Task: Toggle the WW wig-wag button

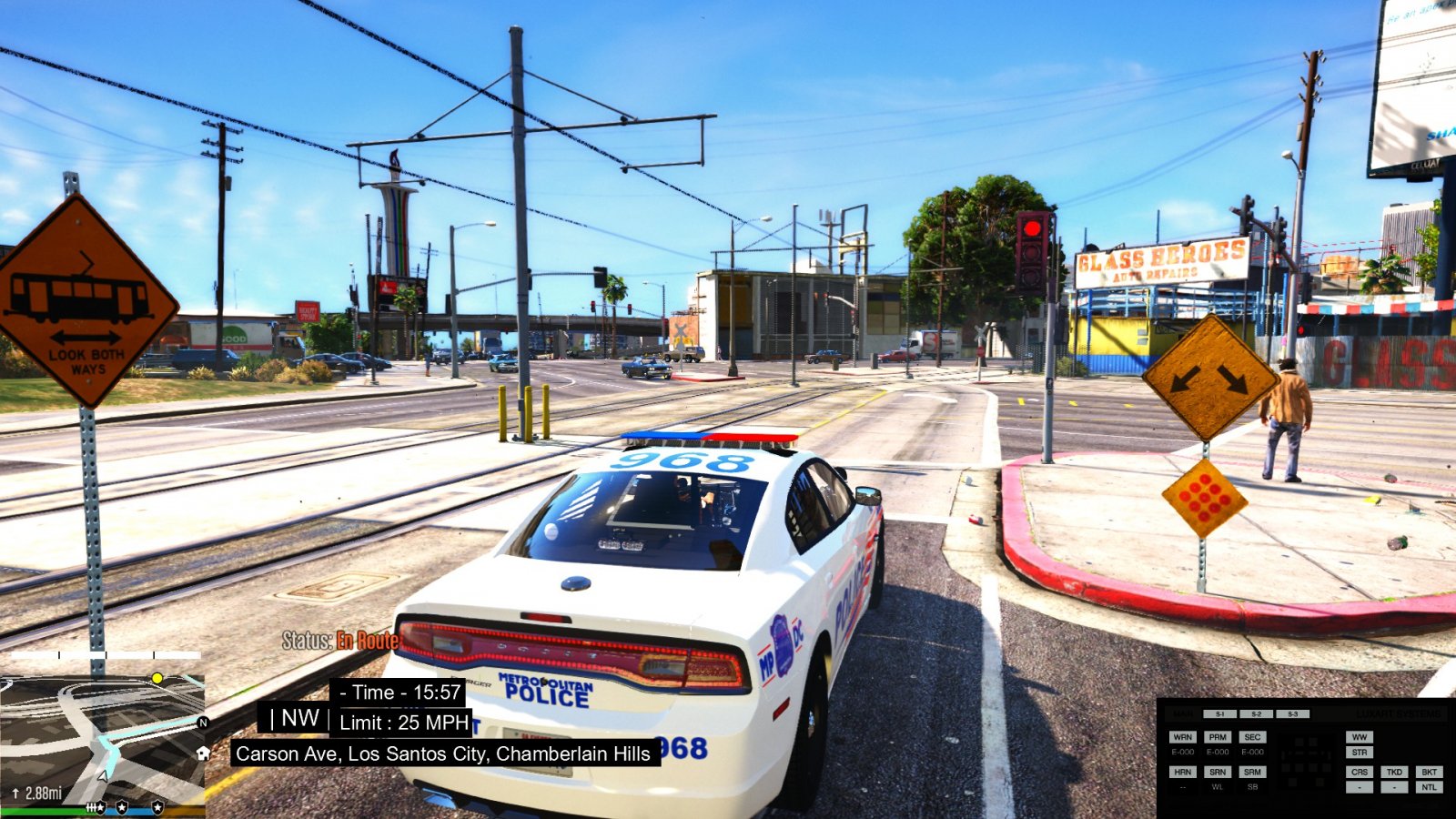Action: (x=1360, y=737)
